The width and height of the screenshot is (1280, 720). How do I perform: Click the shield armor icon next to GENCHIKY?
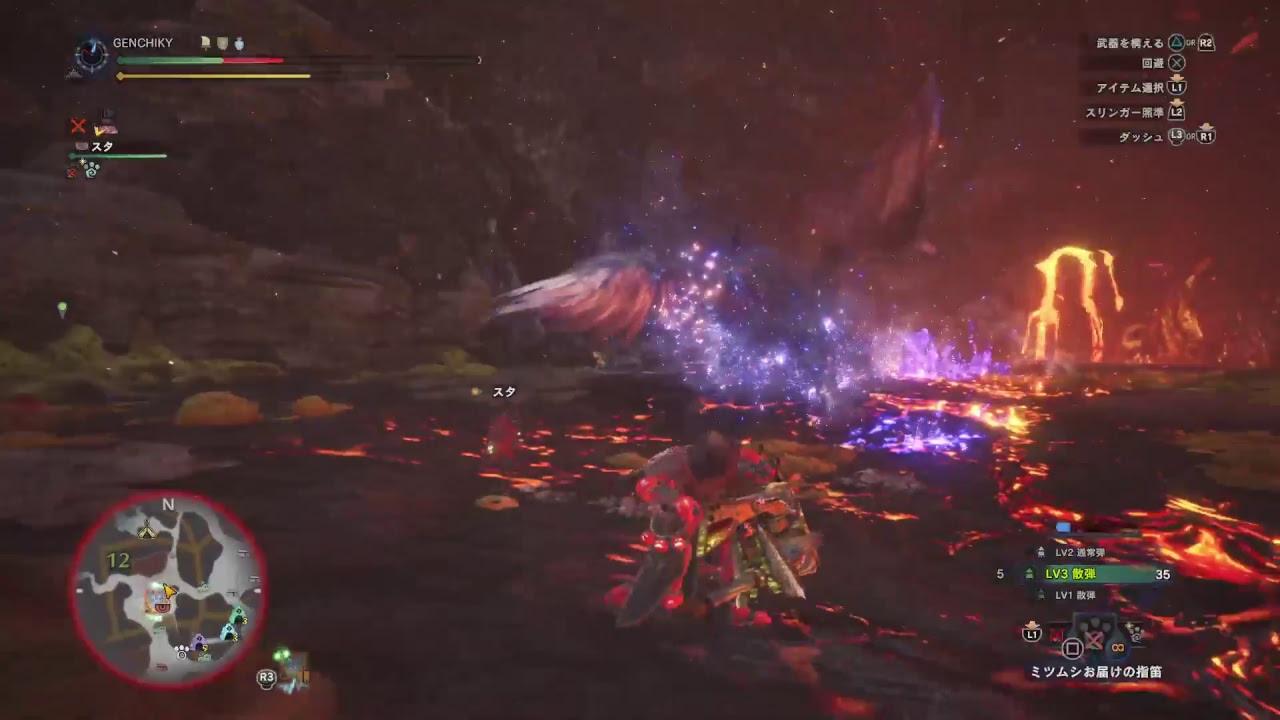tap(222, 44)
